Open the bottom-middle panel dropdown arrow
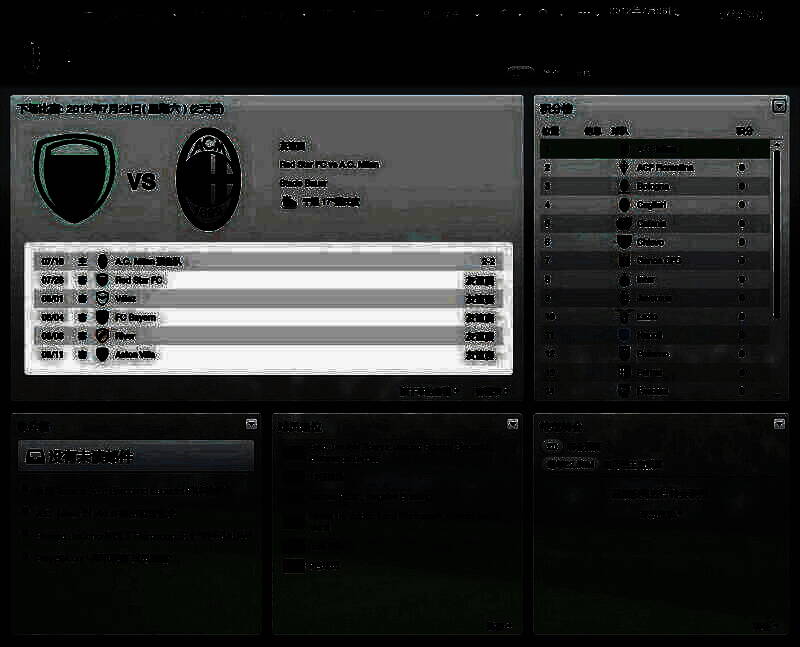800x647 pixels. [513, 424]
